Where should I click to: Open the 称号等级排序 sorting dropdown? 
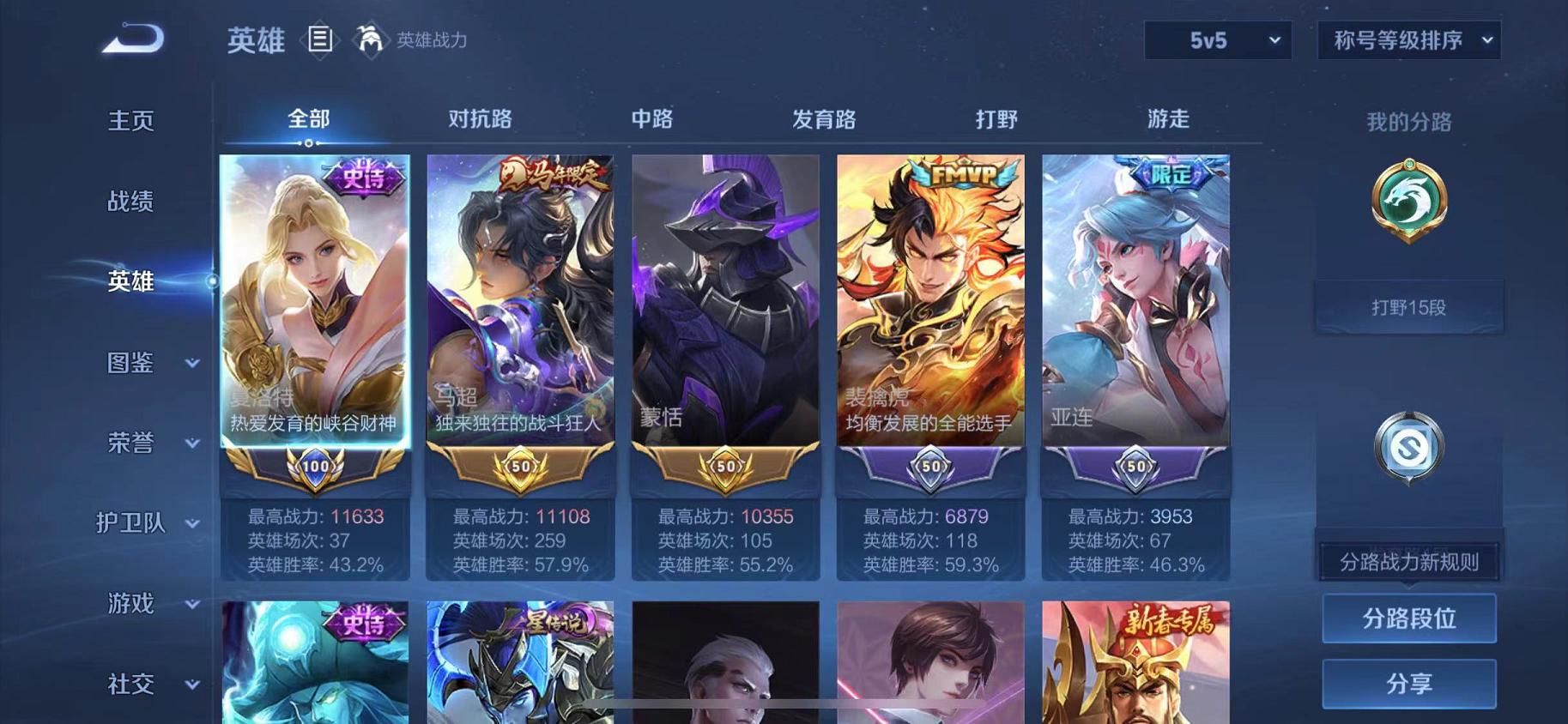[x=1408, y=40]
